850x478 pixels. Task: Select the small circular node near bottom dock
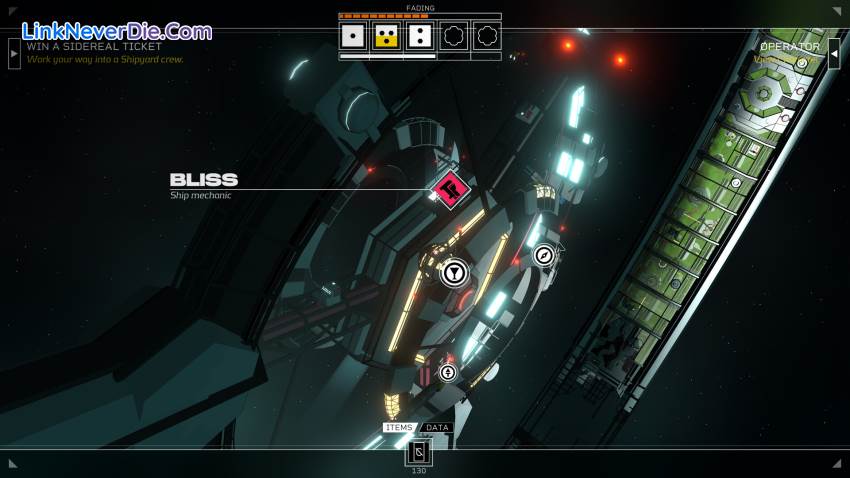pos(447,373)
